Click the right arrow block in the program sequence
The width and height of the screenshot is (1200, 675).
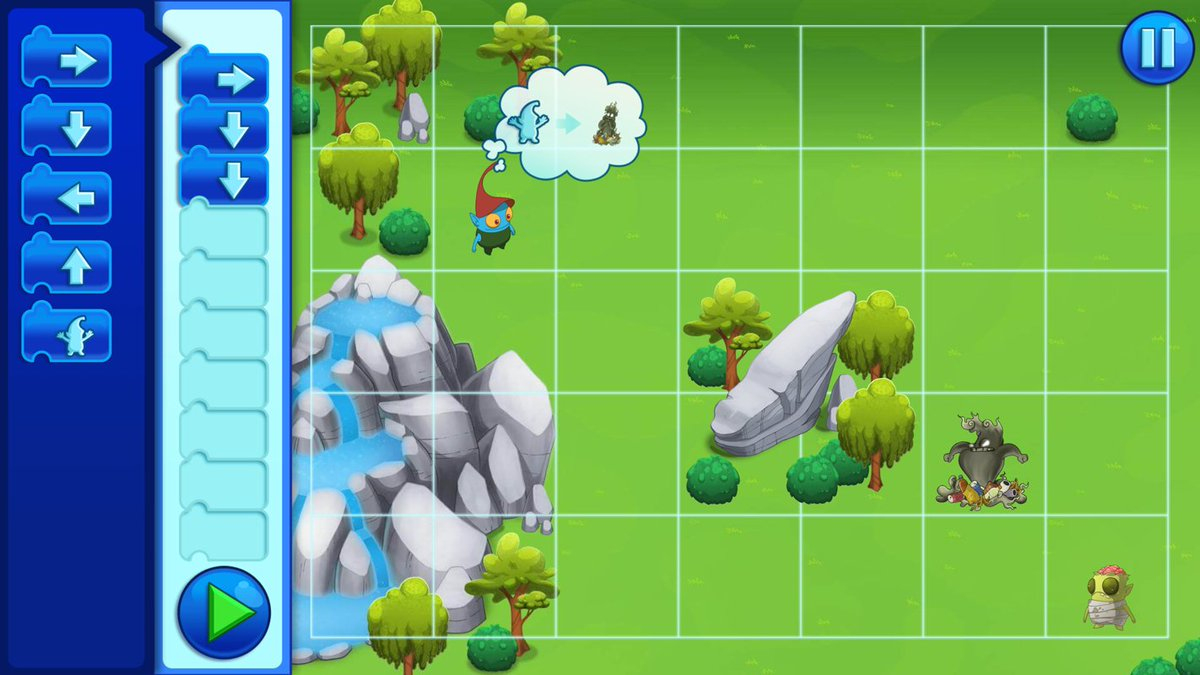(224, 79)
